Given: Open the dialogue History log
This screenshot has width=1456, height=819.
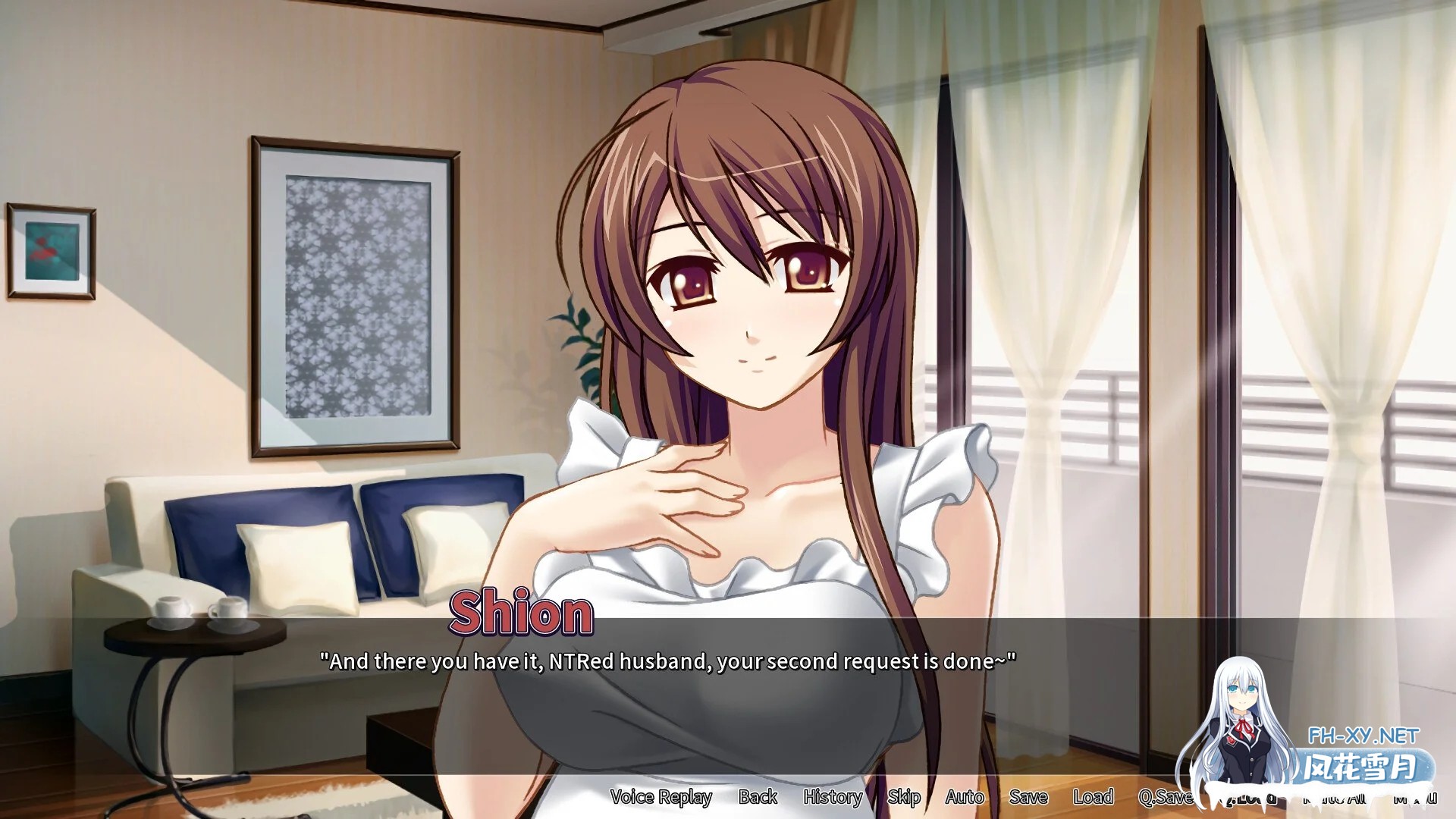Looking at the screenshot, I should [833, 797].
